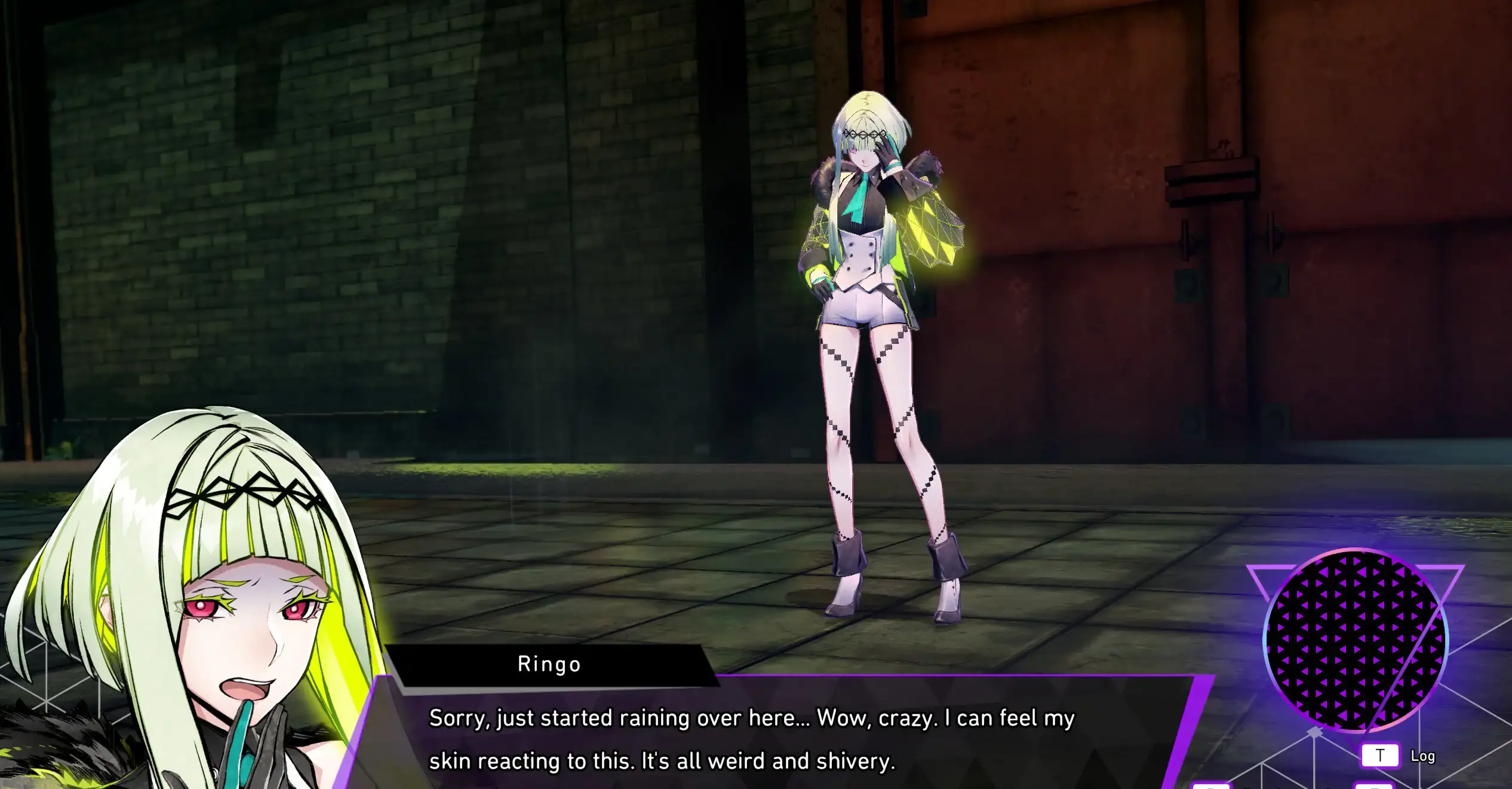Click the small diamond node below the comm circle
This screenshot has height=789, width=1512.
coord(1315,732)
